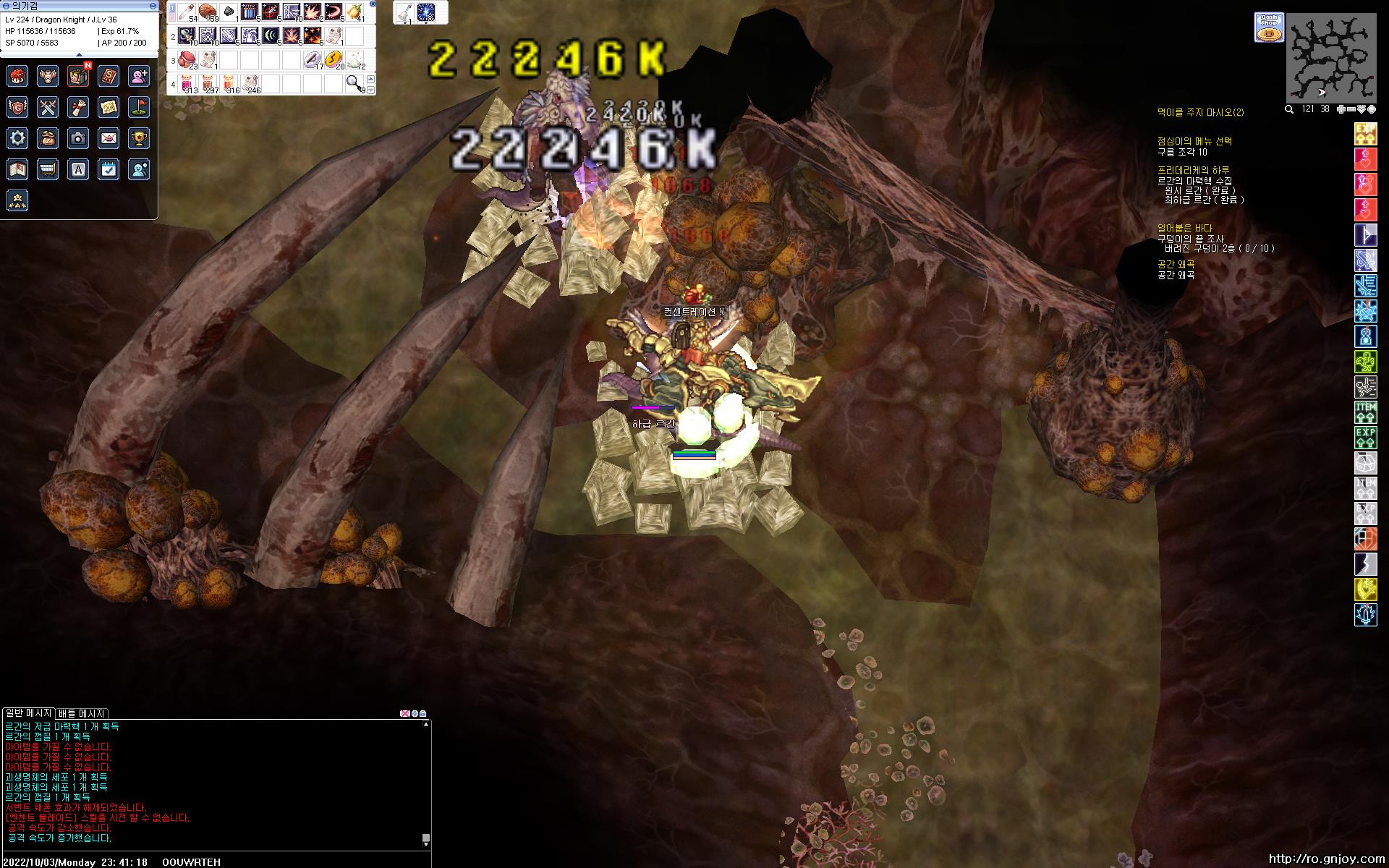1389x868 pixels.
Task: Open the add-friend icon with the plus sign
Action: tap(139, 76)
